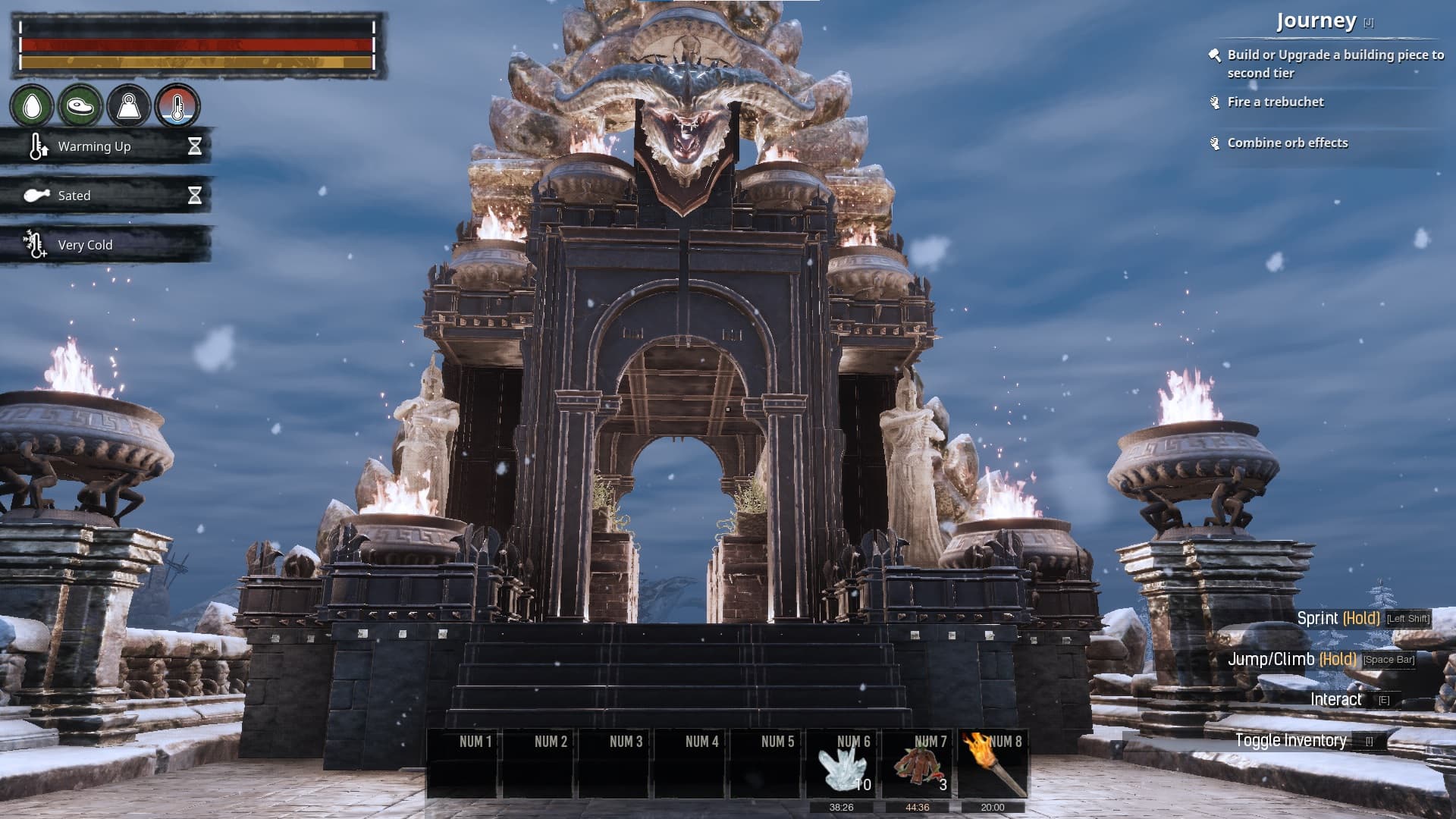This screenshot has width=1456, height=819.
Task: Select the Combine orb effects objective
Action: [1288, 143]
